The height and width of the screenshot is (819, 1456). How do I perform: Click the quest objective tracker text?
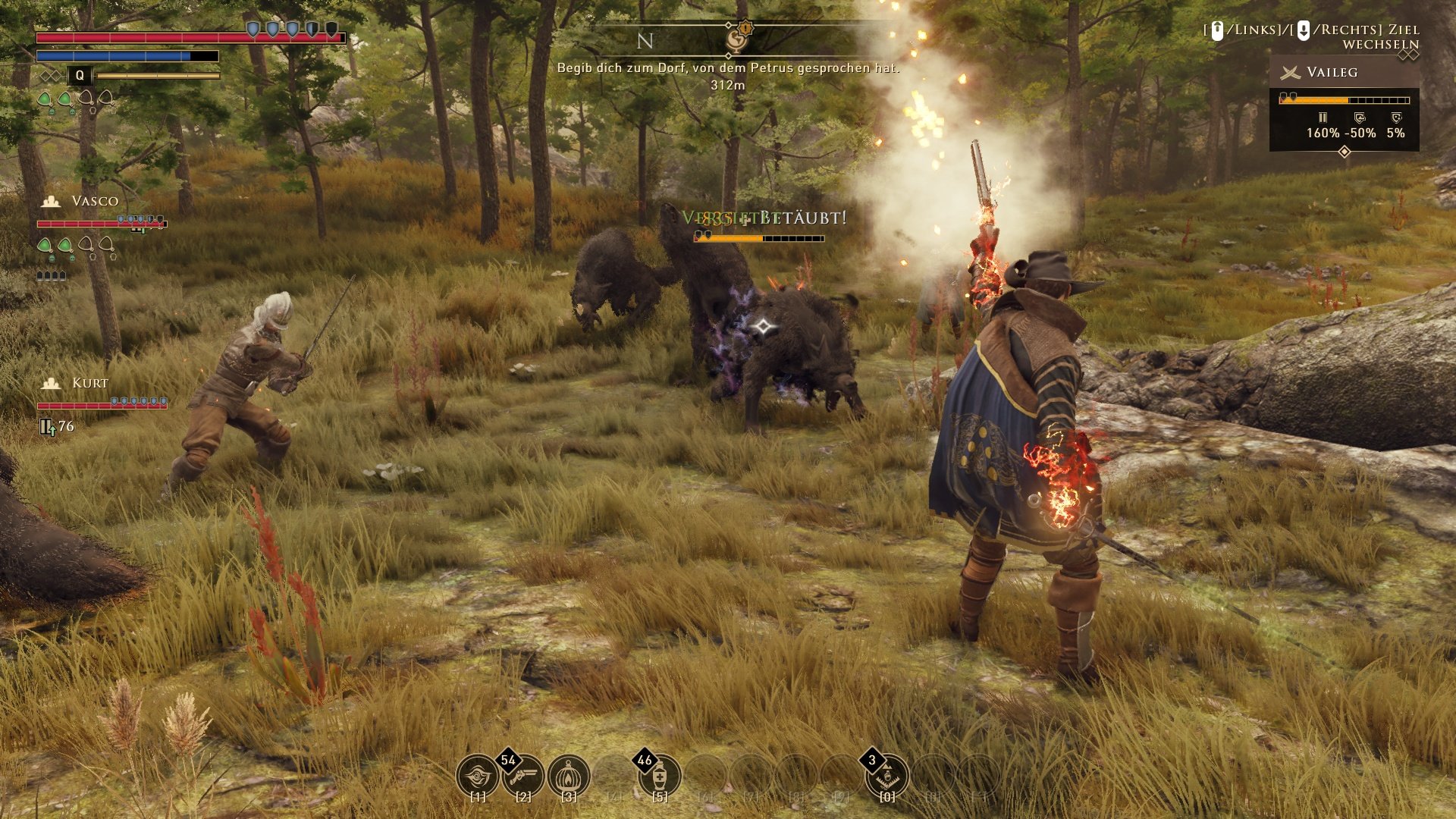click(727, 68)
